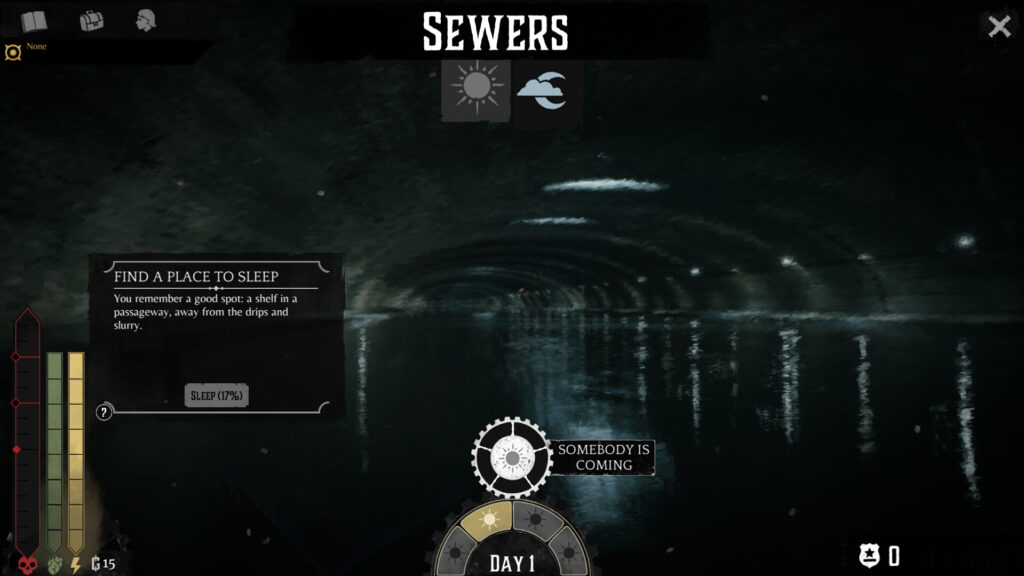
Task: Select the daytime sun tab
Action: tap(476, 90)
